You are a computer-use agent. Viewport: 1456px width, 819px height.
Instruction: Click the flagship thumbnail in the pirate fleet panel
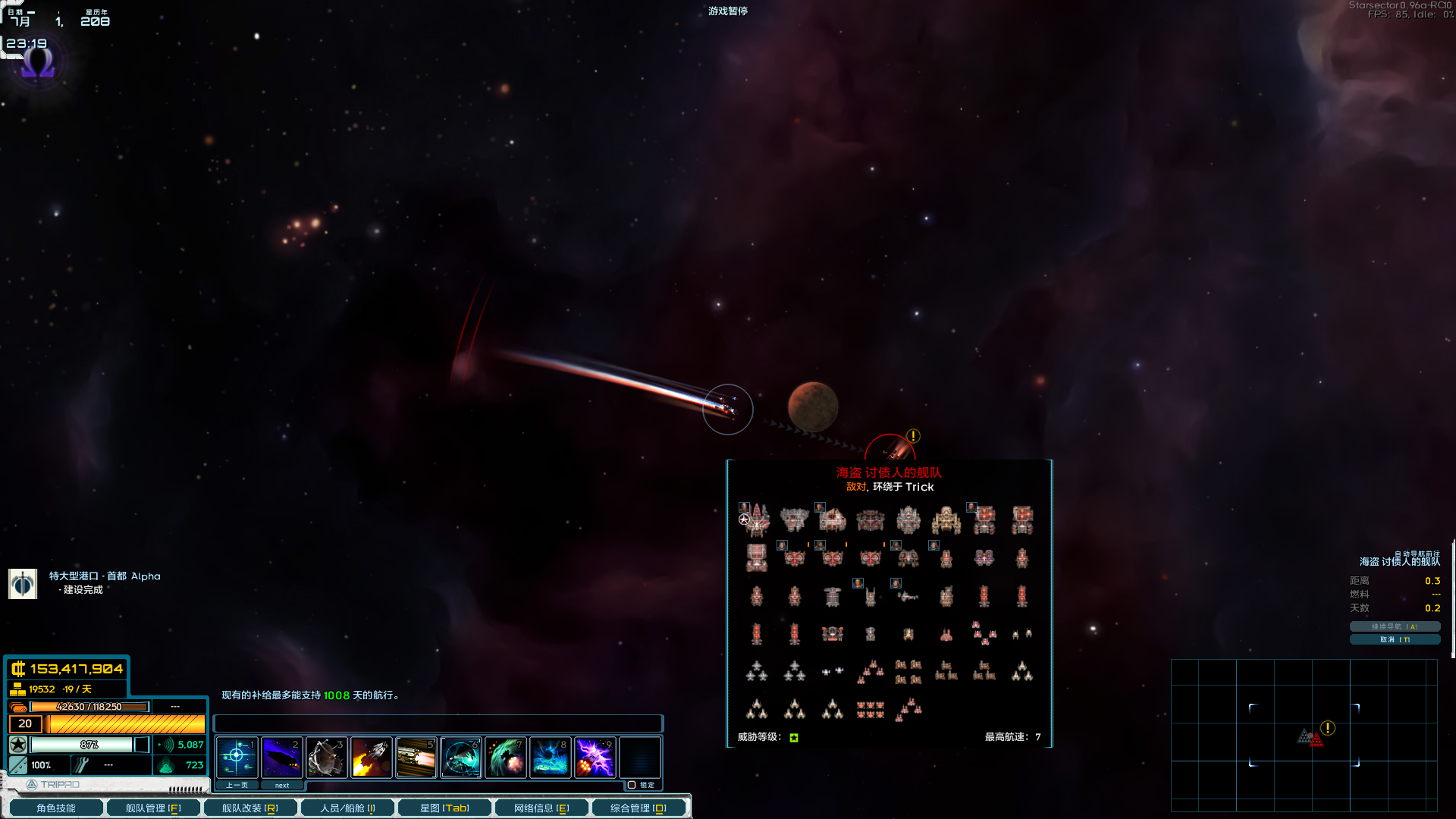(x=757, y=520)
